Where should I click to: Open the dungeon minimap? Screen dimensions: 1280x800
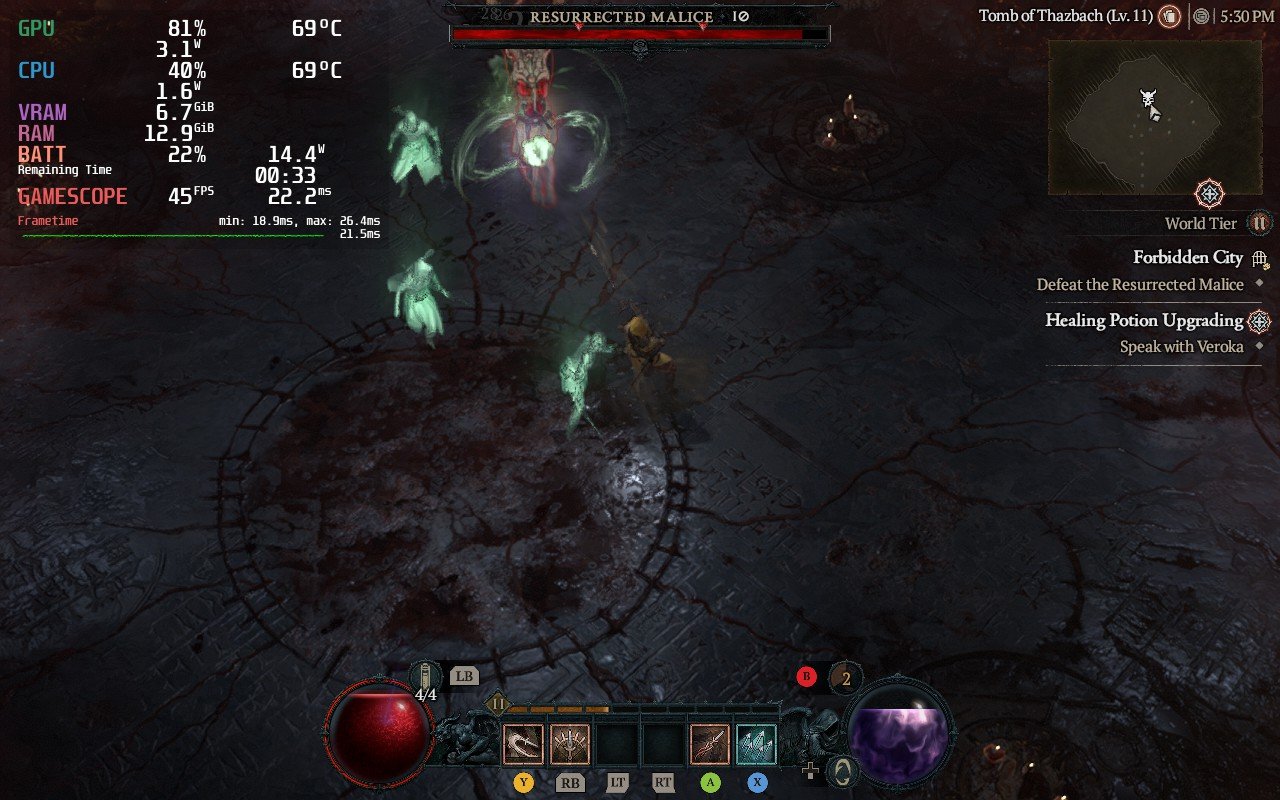1154,117
